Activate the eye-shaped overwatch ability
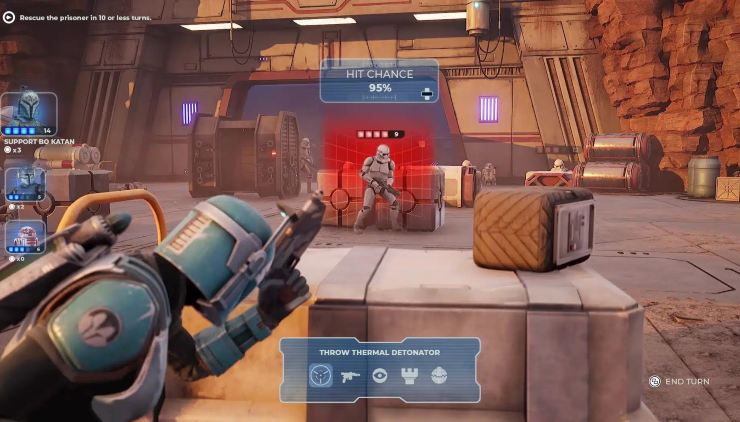 point(380,376)
